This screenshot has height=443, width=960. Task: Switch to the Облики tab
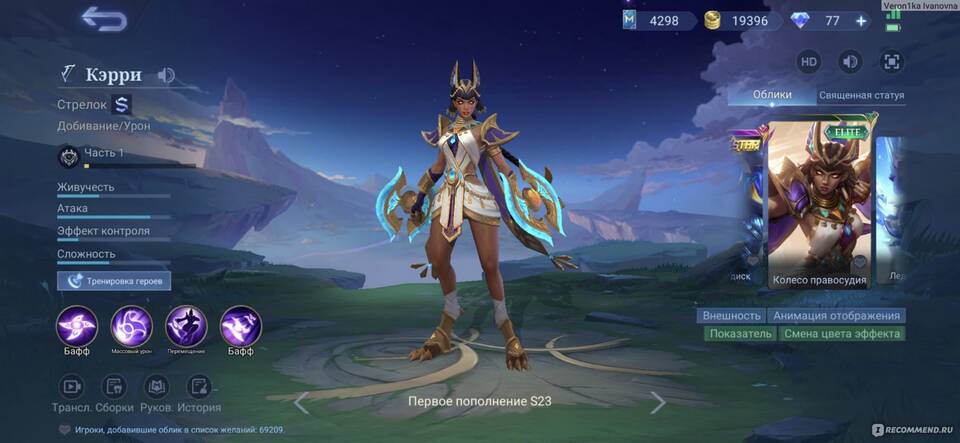point(772,95)
